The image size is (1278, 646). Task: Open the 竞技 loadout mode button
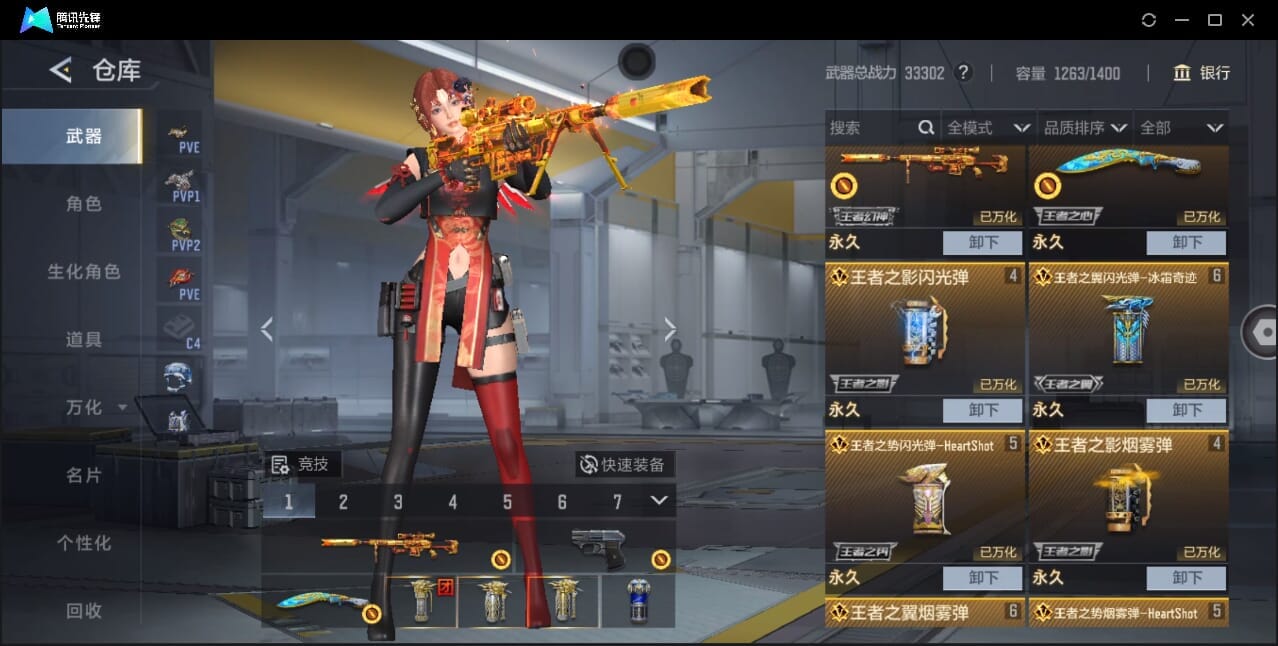click(x=301, y=464)
